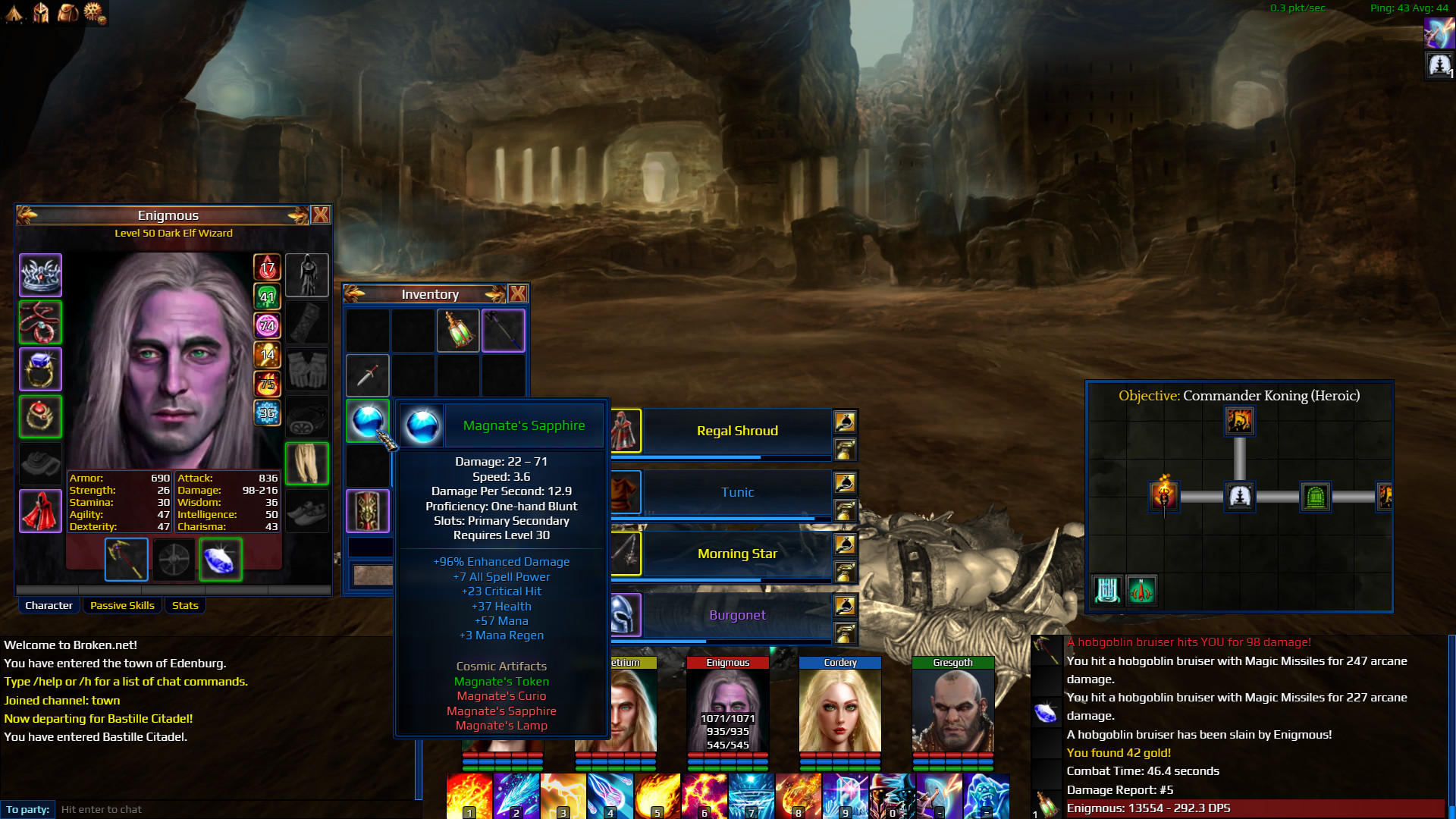Click the chat input field
This screenshot has width=1456, height=819.
(235, 809)
